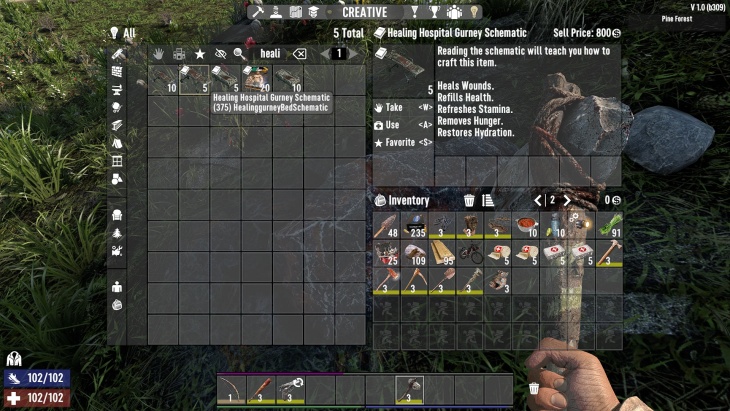
Task: Clear inventory with the trash can button
Action: [x=469, y=201]
